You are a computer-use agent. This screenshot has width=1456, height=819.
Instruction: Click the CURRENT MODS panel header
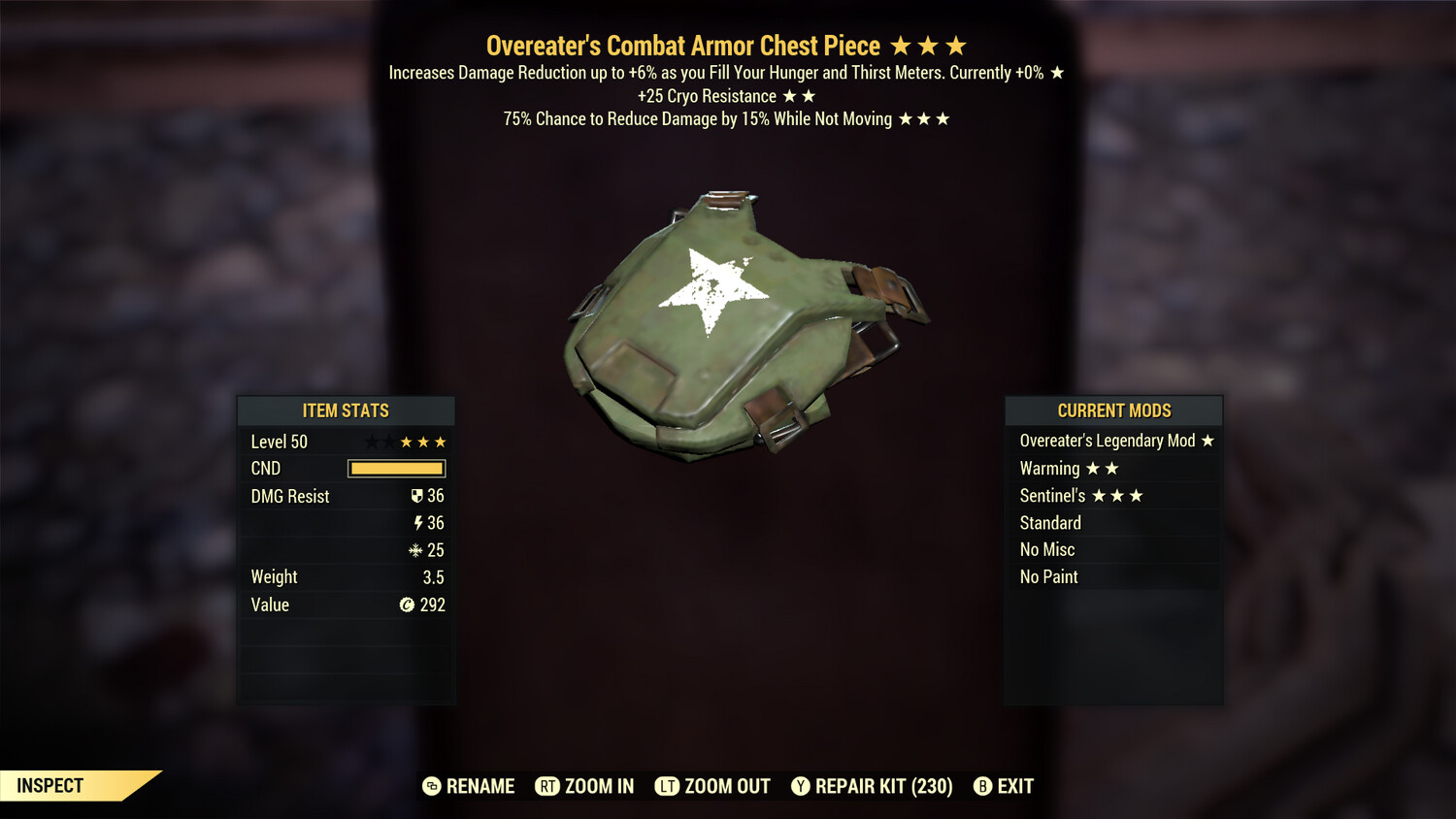(x=1113, y=410)
